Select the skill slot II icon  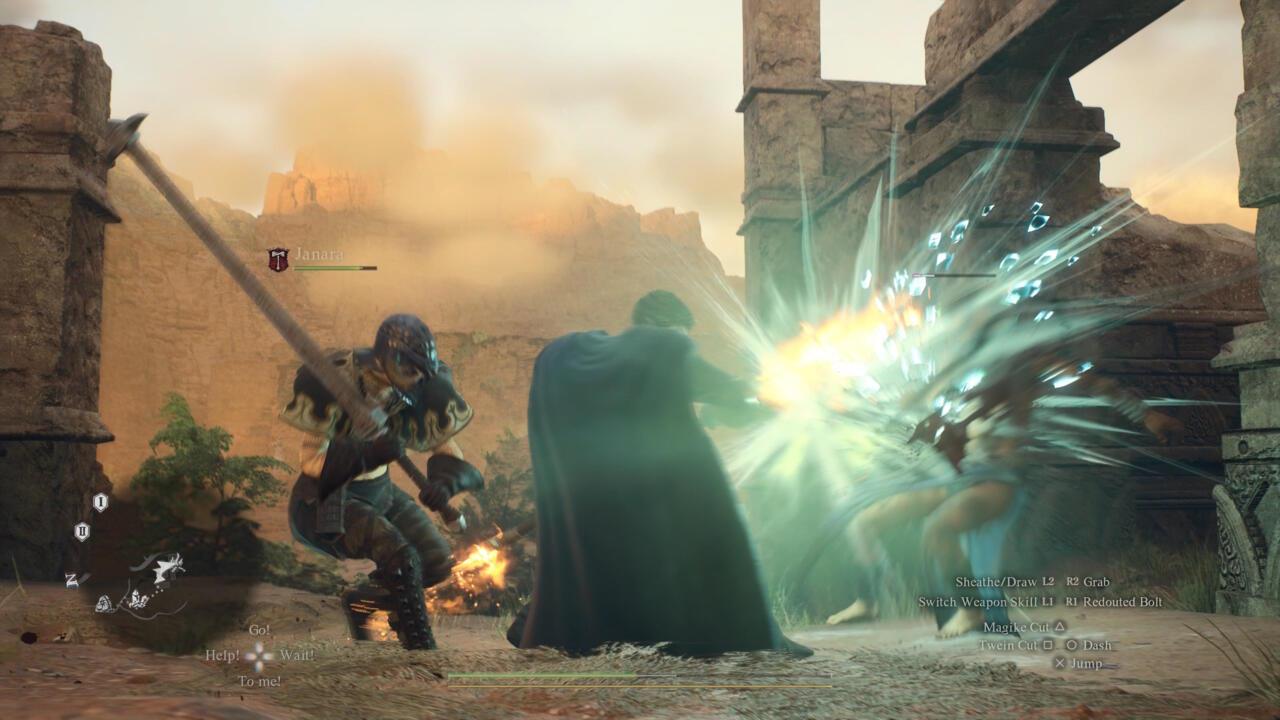82,531
